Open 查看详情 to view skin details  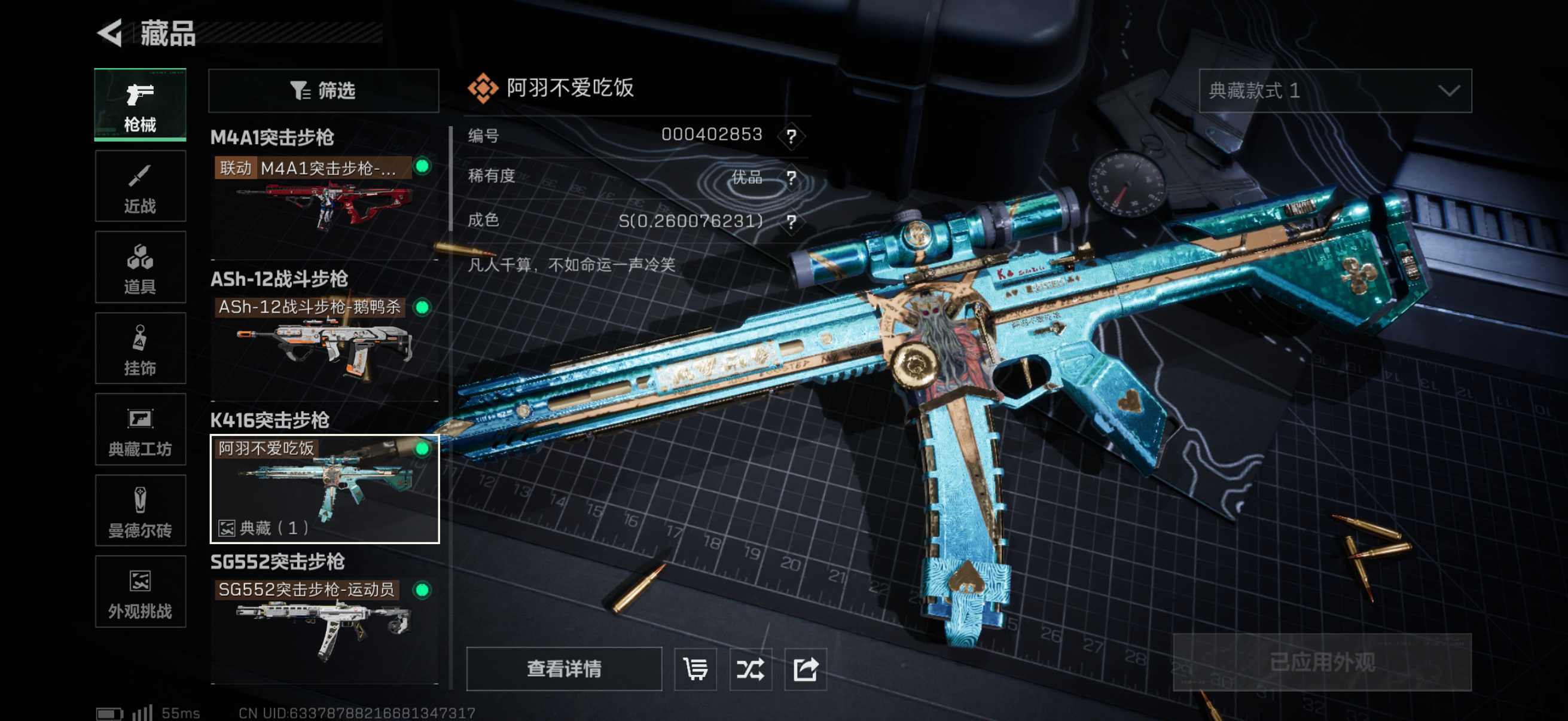tap(564, 668)
